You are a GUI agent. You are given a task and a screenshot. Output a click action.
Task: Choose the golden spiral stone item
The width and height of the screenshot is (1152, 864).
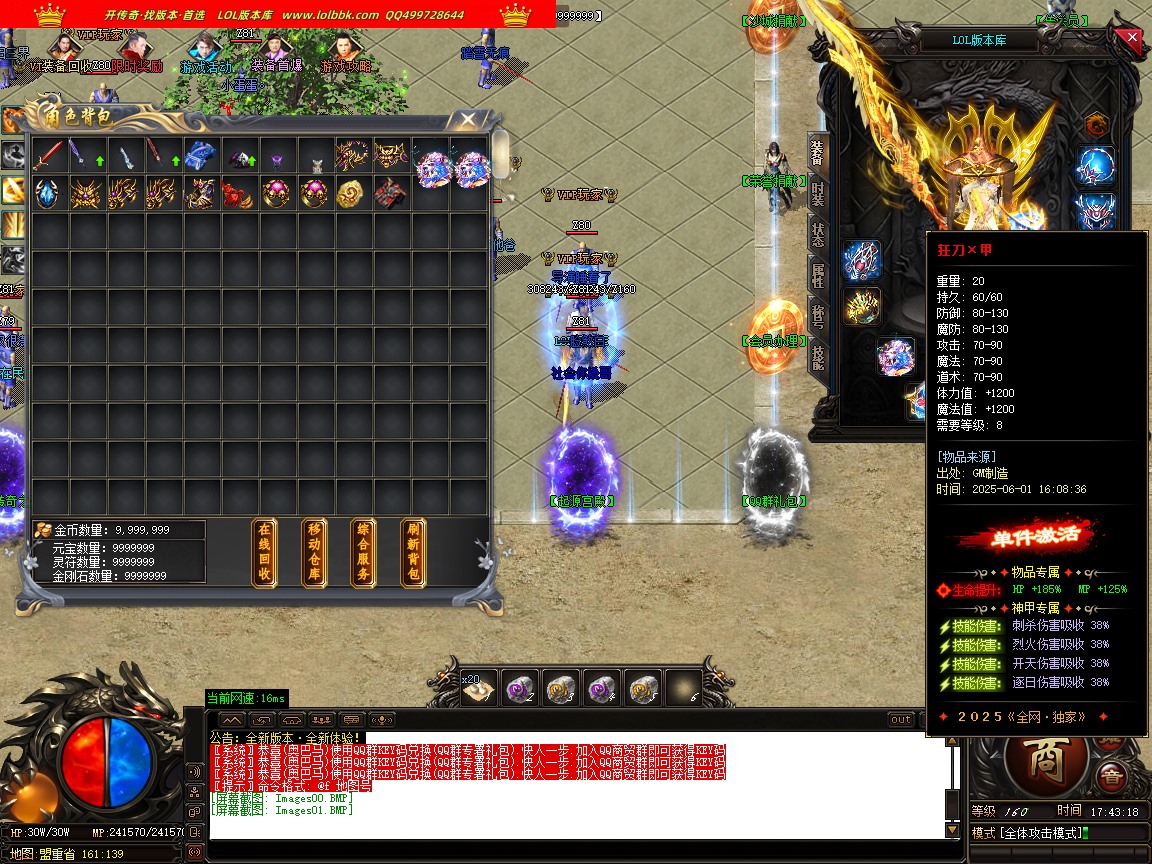click(x=350, y=193)
